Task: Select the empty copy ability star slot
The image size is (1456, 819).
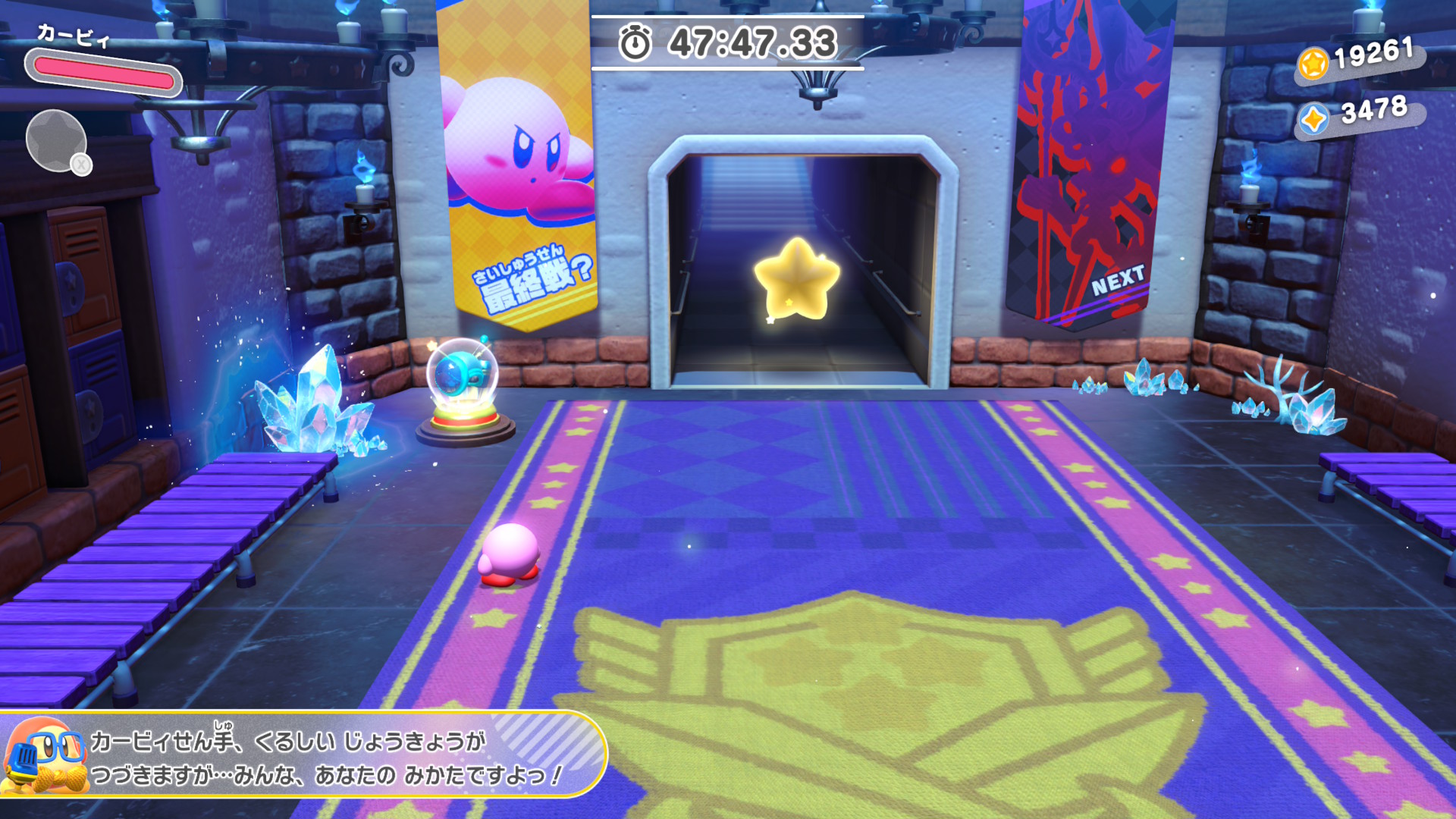Action: (57, 141)
